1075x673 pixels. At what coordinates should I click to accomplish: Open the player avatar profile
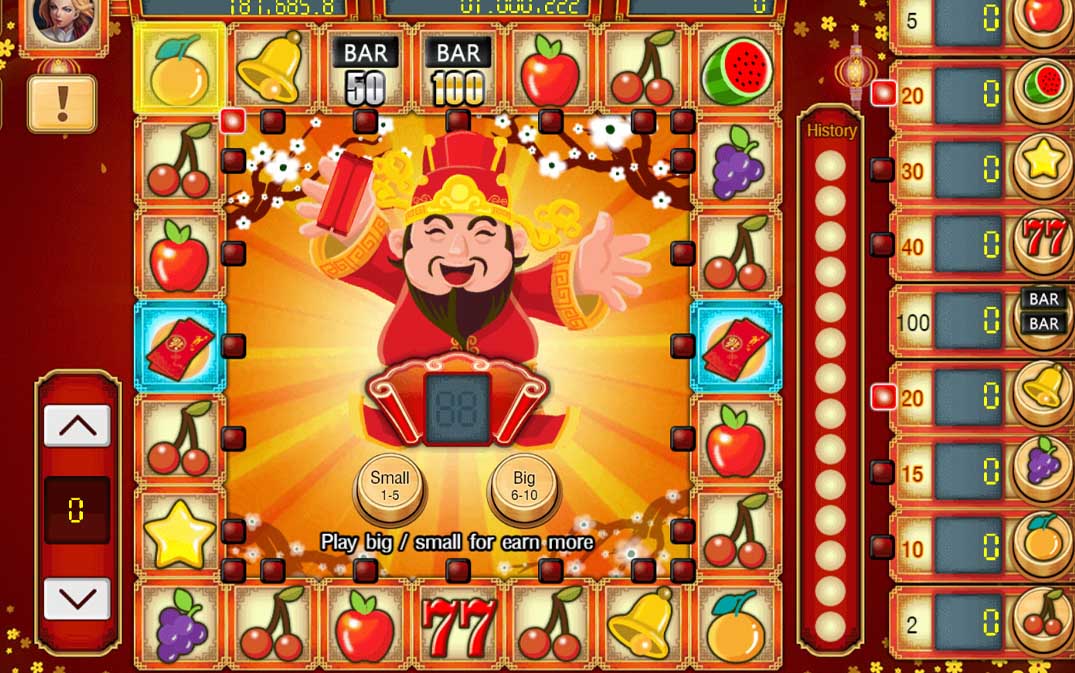(64, 22)
